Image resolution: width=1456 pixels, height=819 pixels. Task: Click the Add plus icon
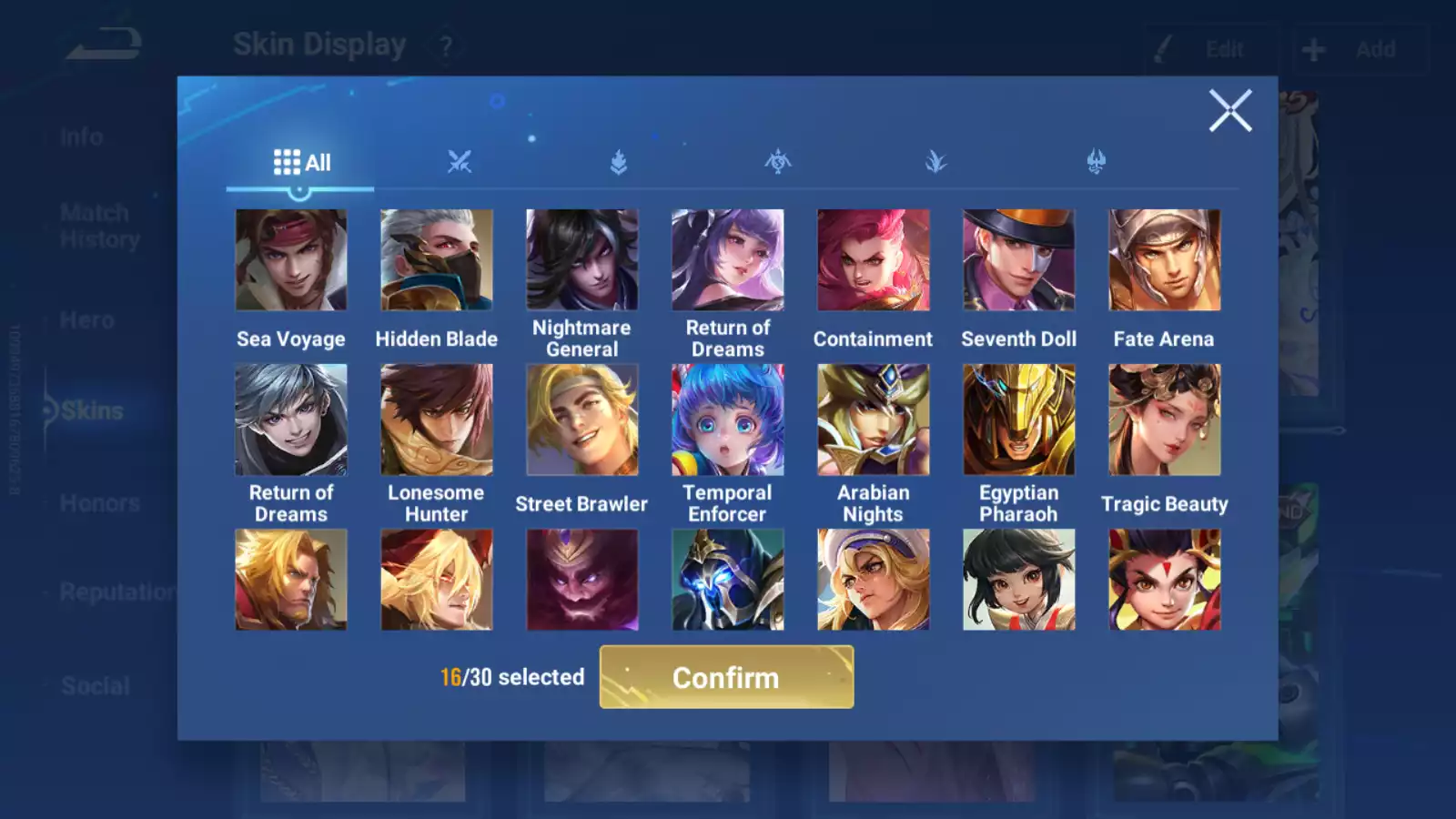pyautogui.click(x=1311, y=48)
